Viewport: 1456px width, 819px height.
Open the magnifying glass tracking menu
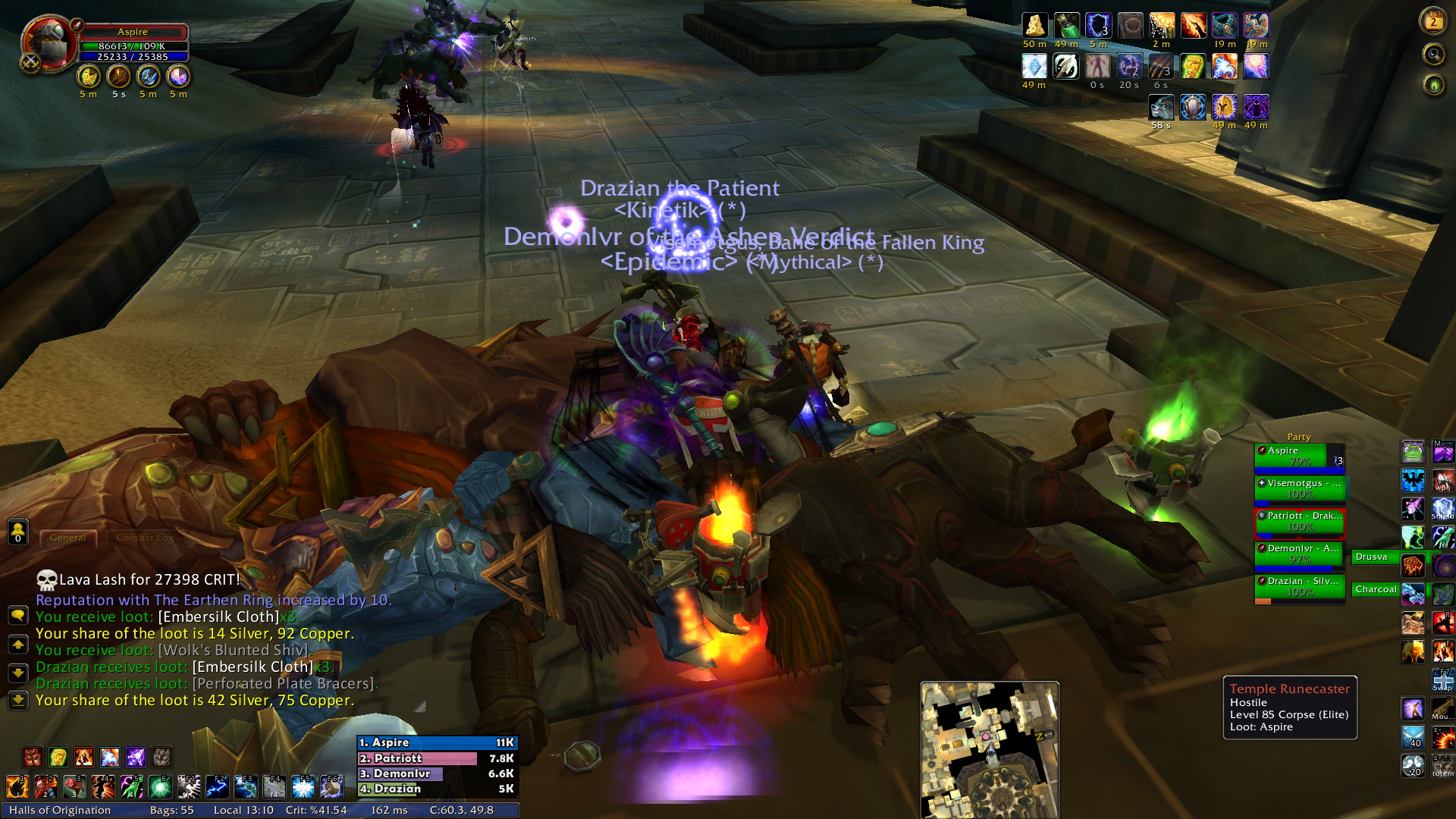tap(1433, 54)
